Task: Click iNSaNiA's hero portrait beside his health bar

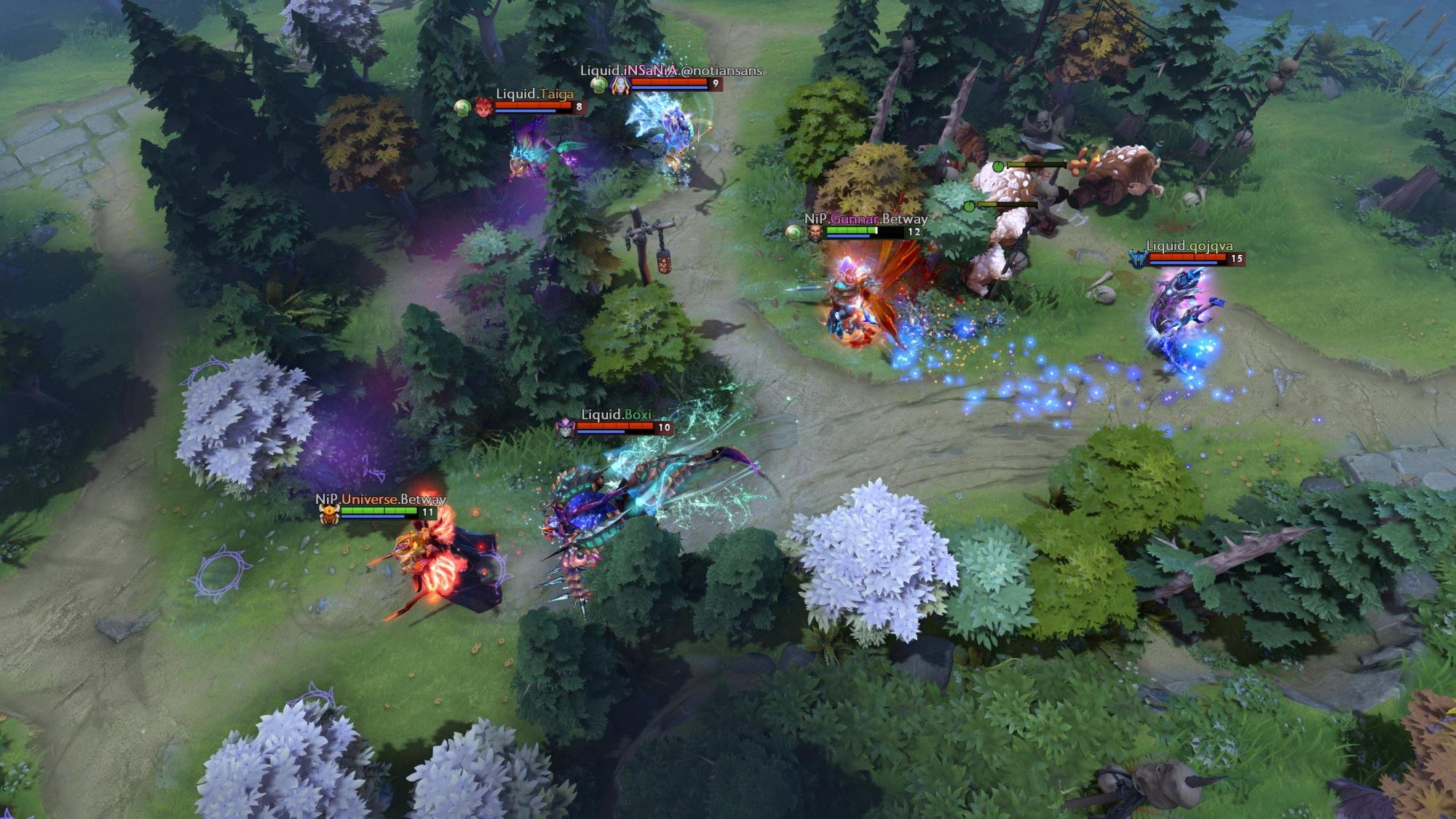Action: (x=620, y=86)
